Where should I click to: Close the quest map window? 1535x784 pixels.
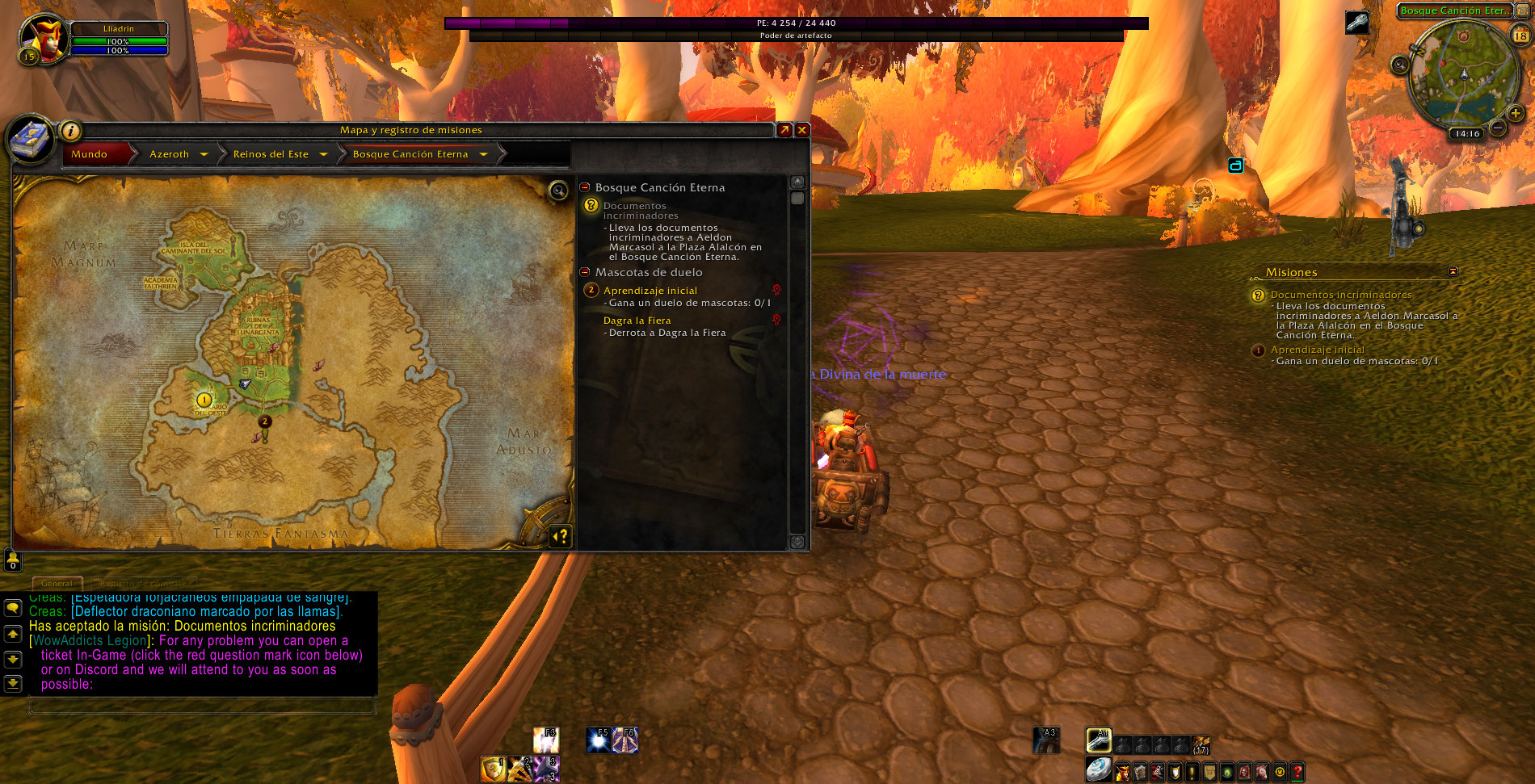point(802,130)
